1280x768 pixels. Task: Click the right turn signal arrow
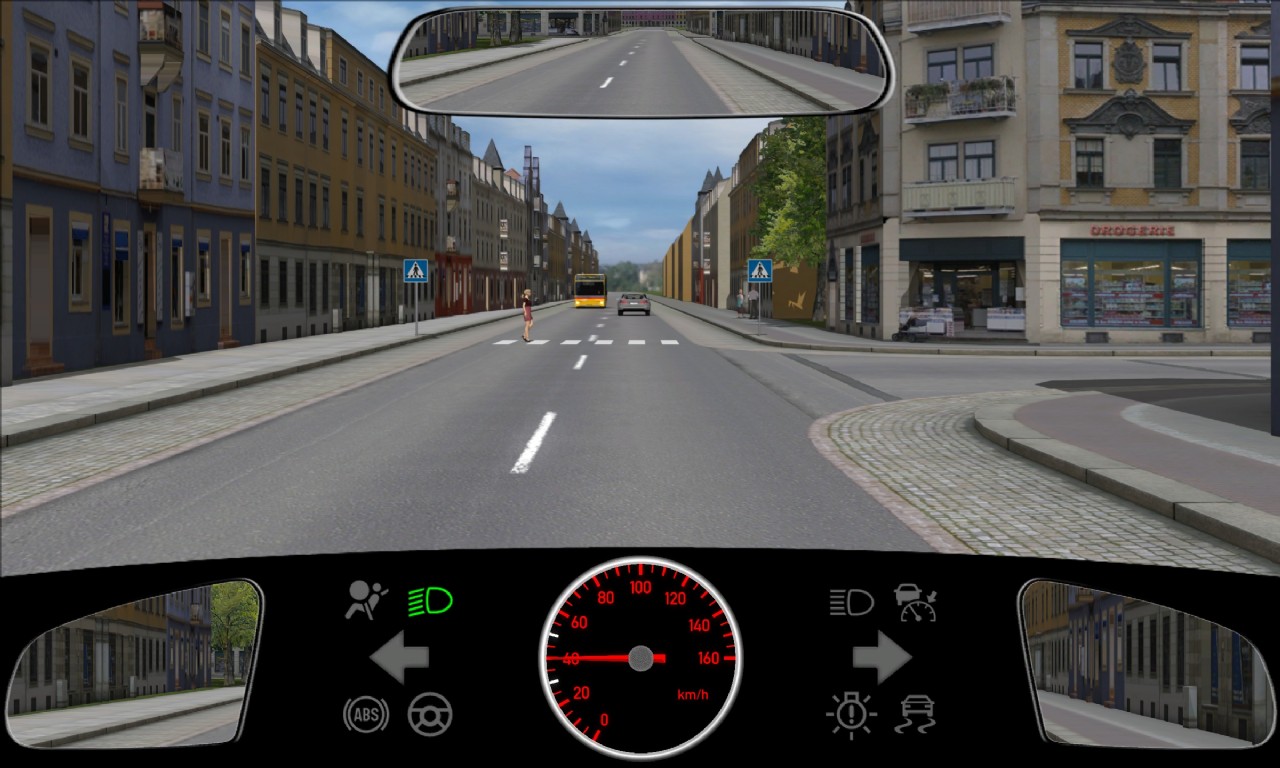coord(881,657)
